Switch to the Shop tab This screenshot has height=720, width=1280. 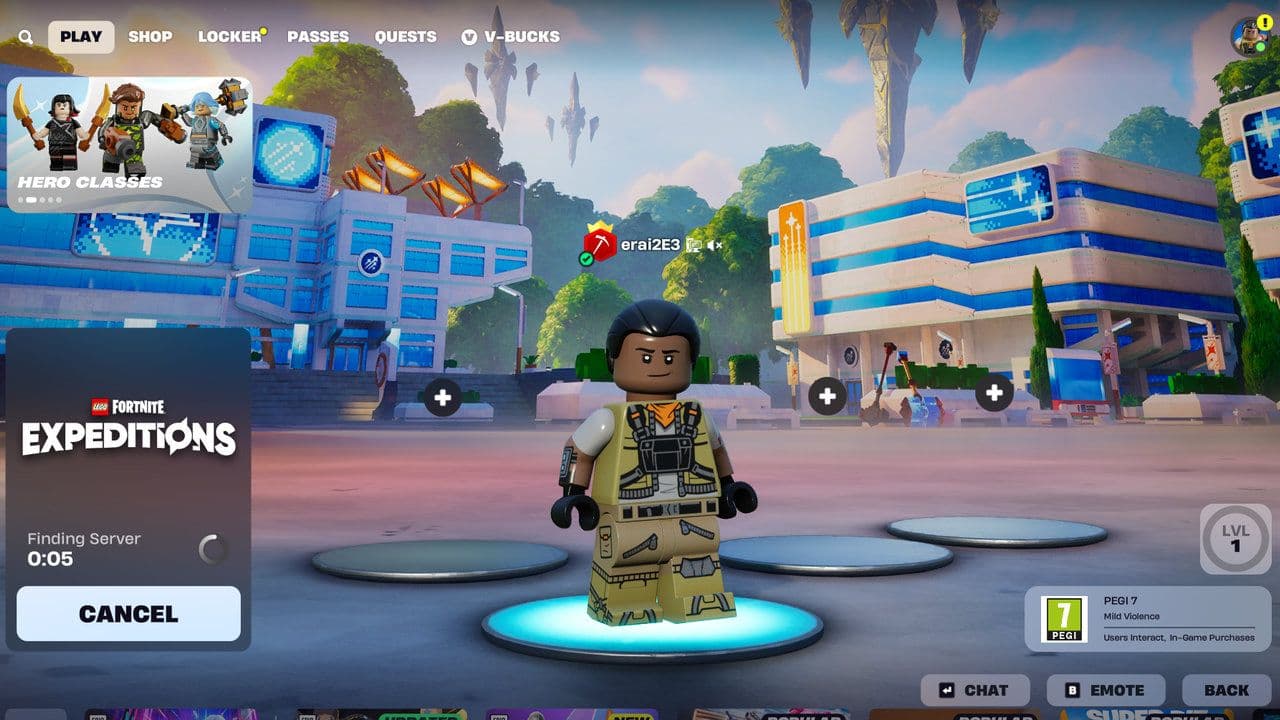pyautogui.click(x=151, y=36)
